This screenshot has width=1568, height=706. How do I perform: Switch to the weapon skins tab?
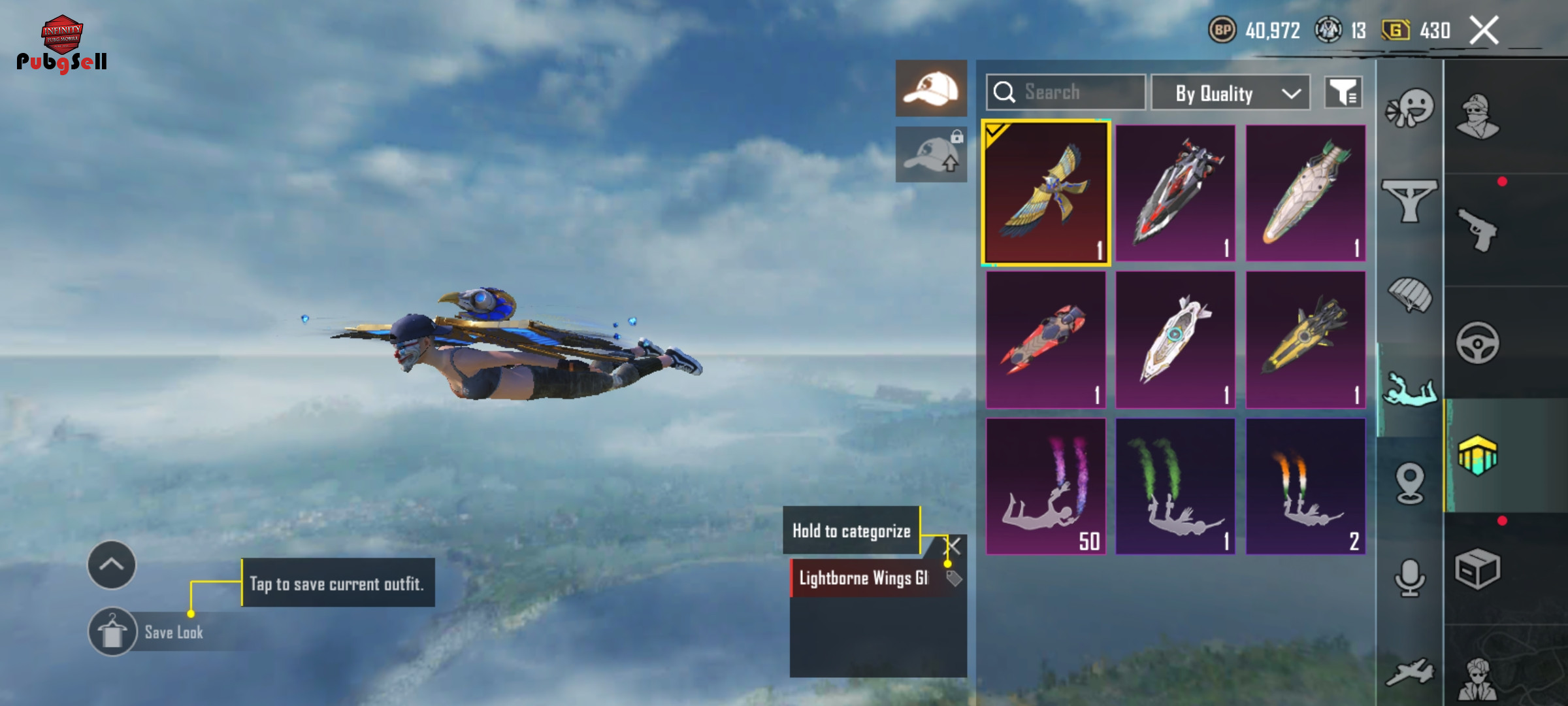pos(1478,229)
